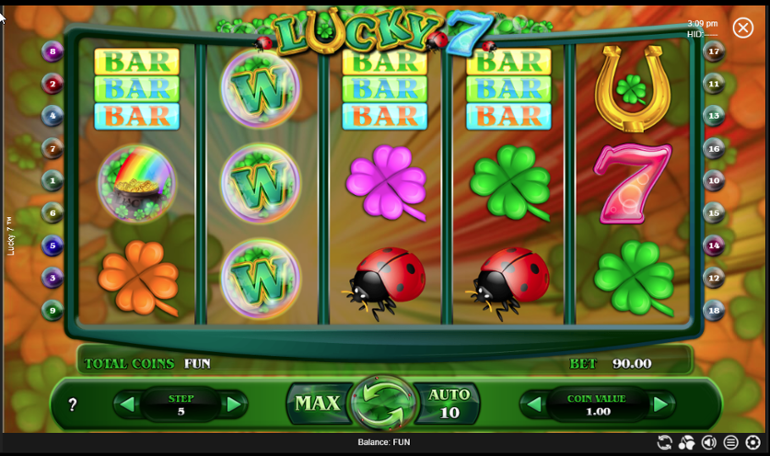Open the three-line menu icon
This screenshot has width=770, height=456.
click(x=731, y=442)
